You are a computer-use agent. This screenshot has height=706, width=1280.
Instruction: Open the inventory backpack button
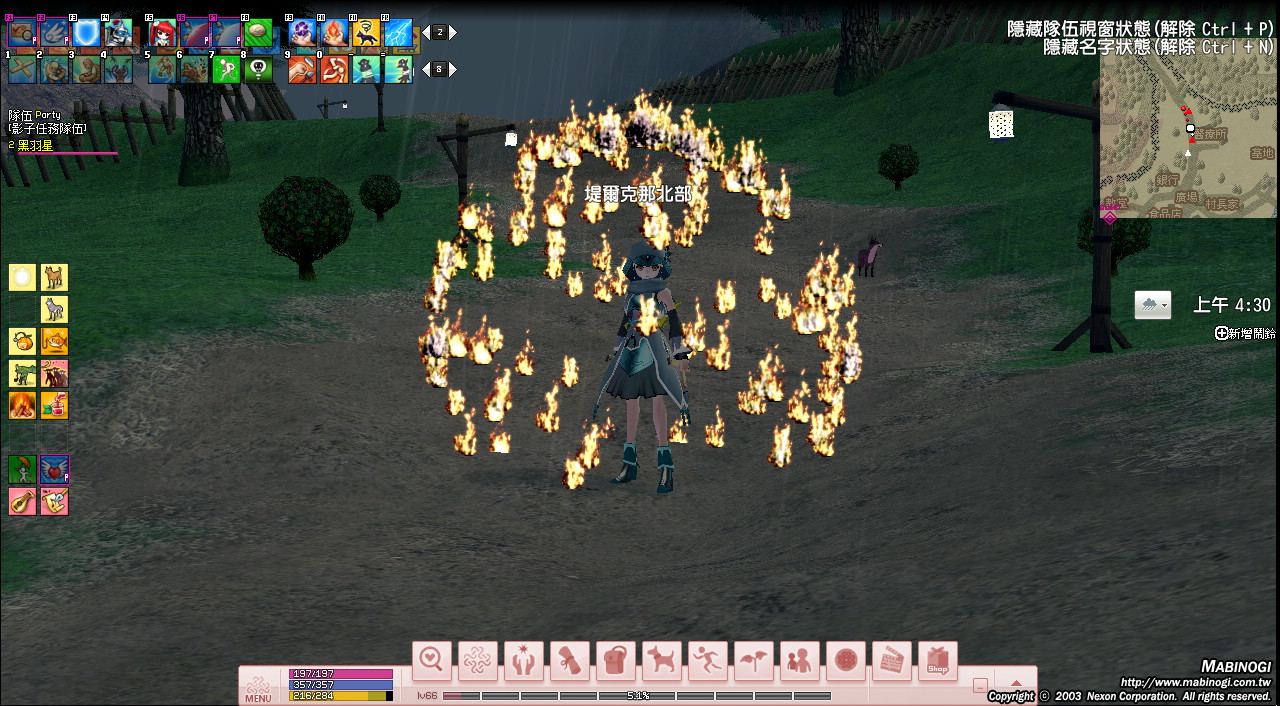(x=615, y=660)
